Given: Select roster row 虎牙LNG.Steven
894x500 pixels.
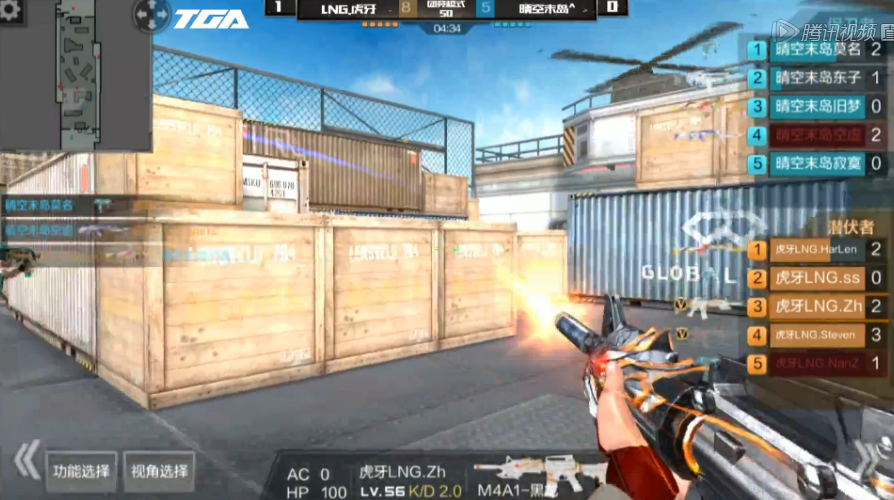Looking at the screenshot, I should coord(816,335).
